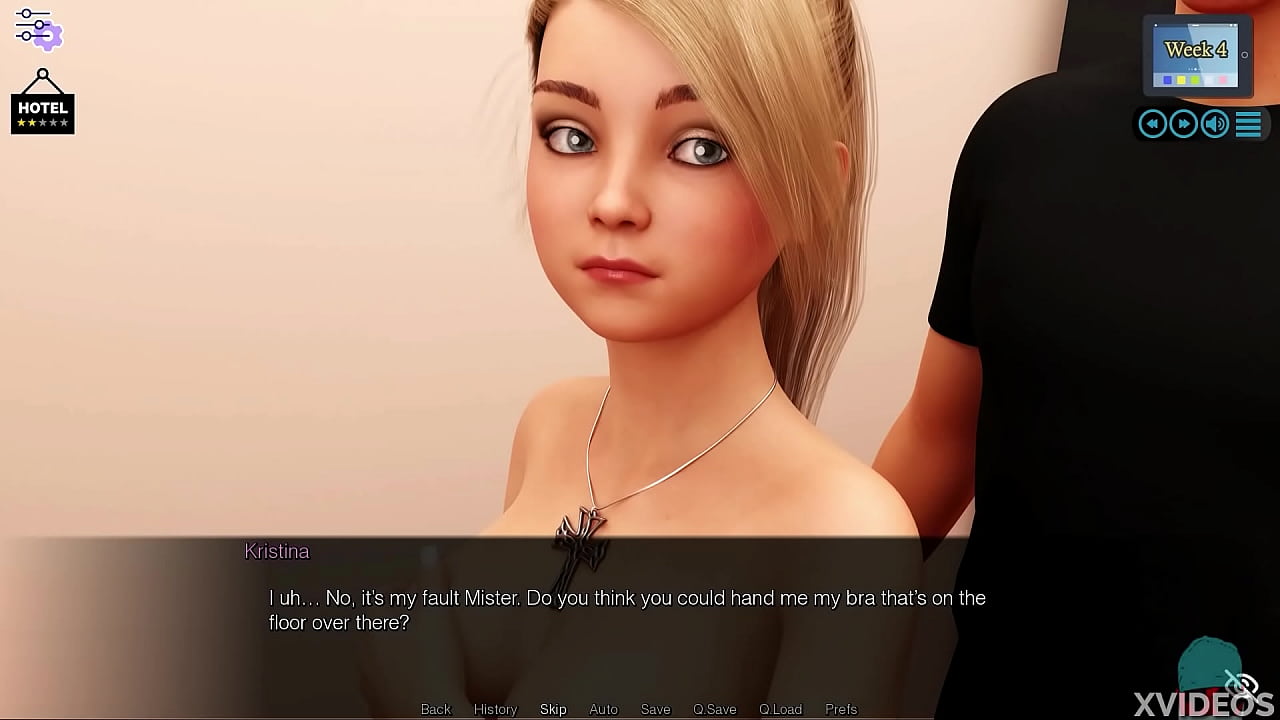Open the Week 4 tablet
1280x720 pixels.
(1196, 55)
